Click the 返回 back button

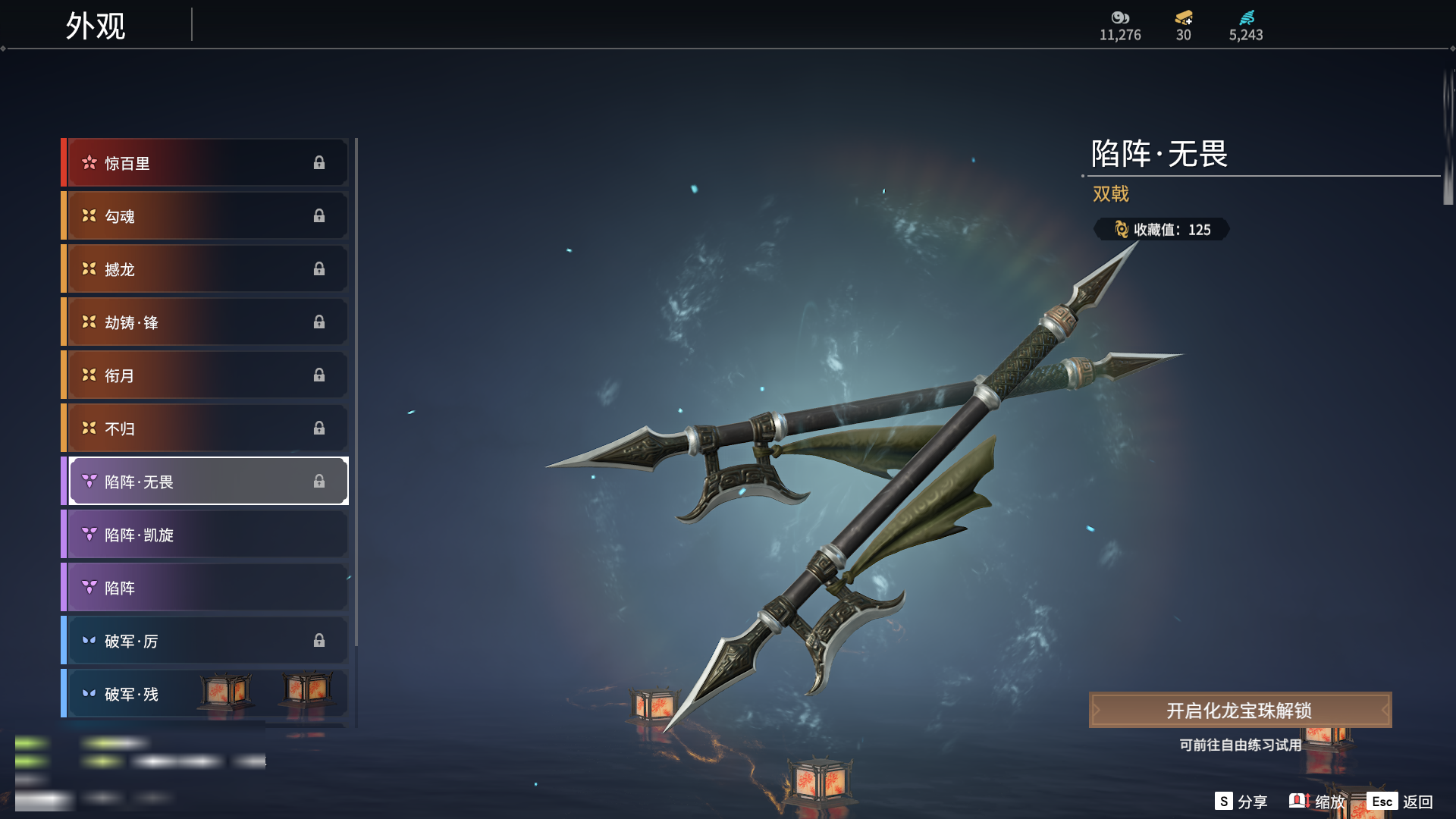point(1401,802)
